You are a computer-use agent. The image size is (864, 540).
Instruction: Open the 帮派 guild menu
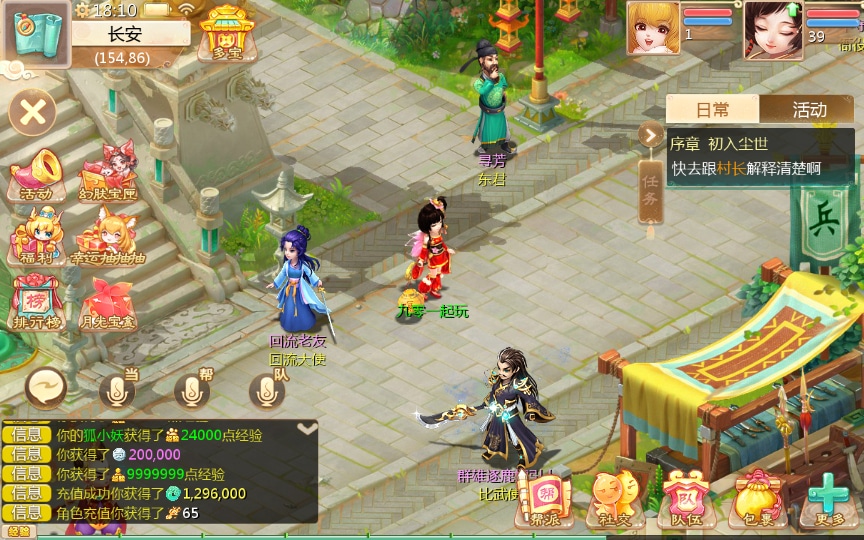click(545, 498)
